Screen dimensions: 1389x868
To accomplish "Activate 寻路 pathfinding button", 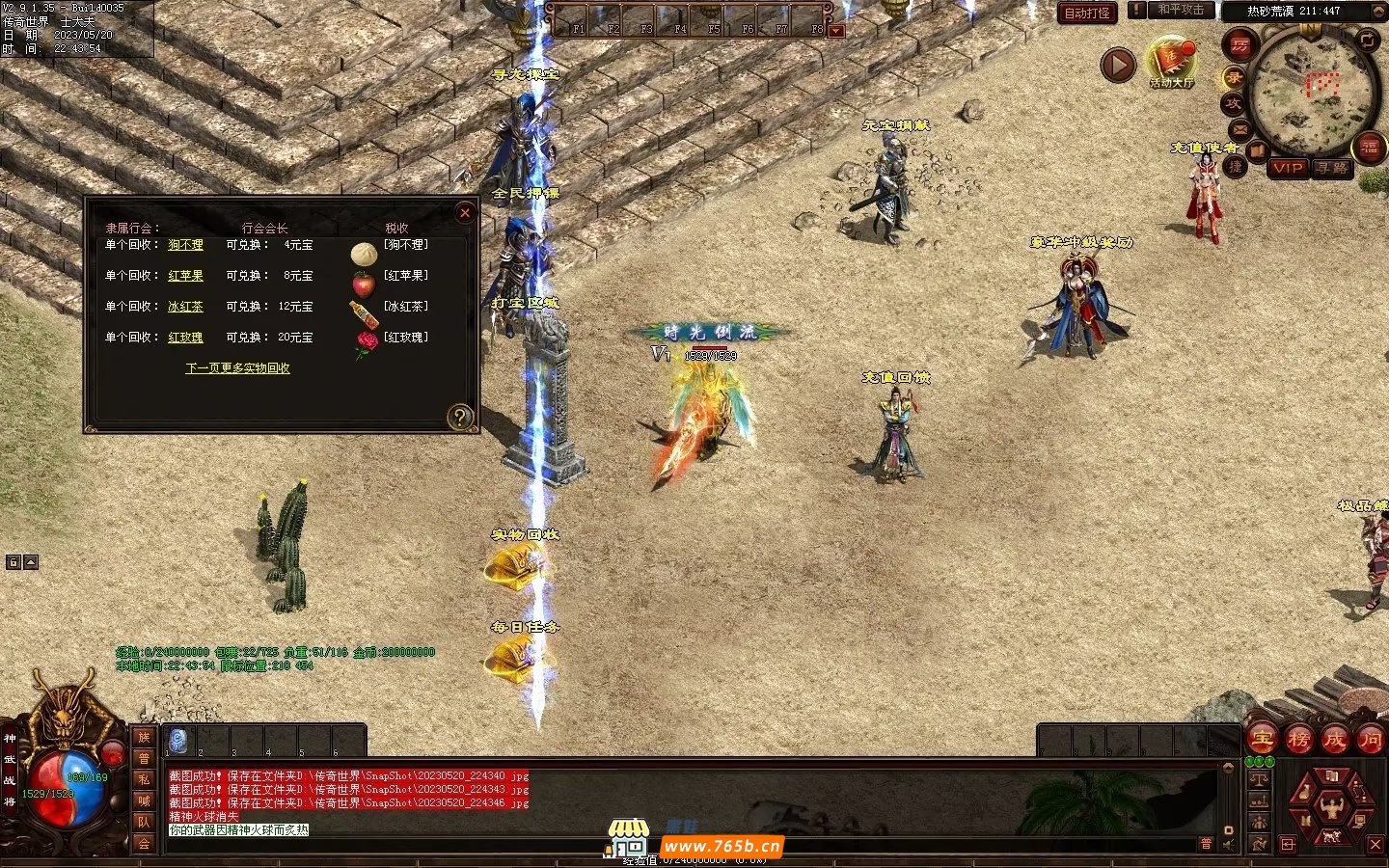I will (x=1333, y=168).
